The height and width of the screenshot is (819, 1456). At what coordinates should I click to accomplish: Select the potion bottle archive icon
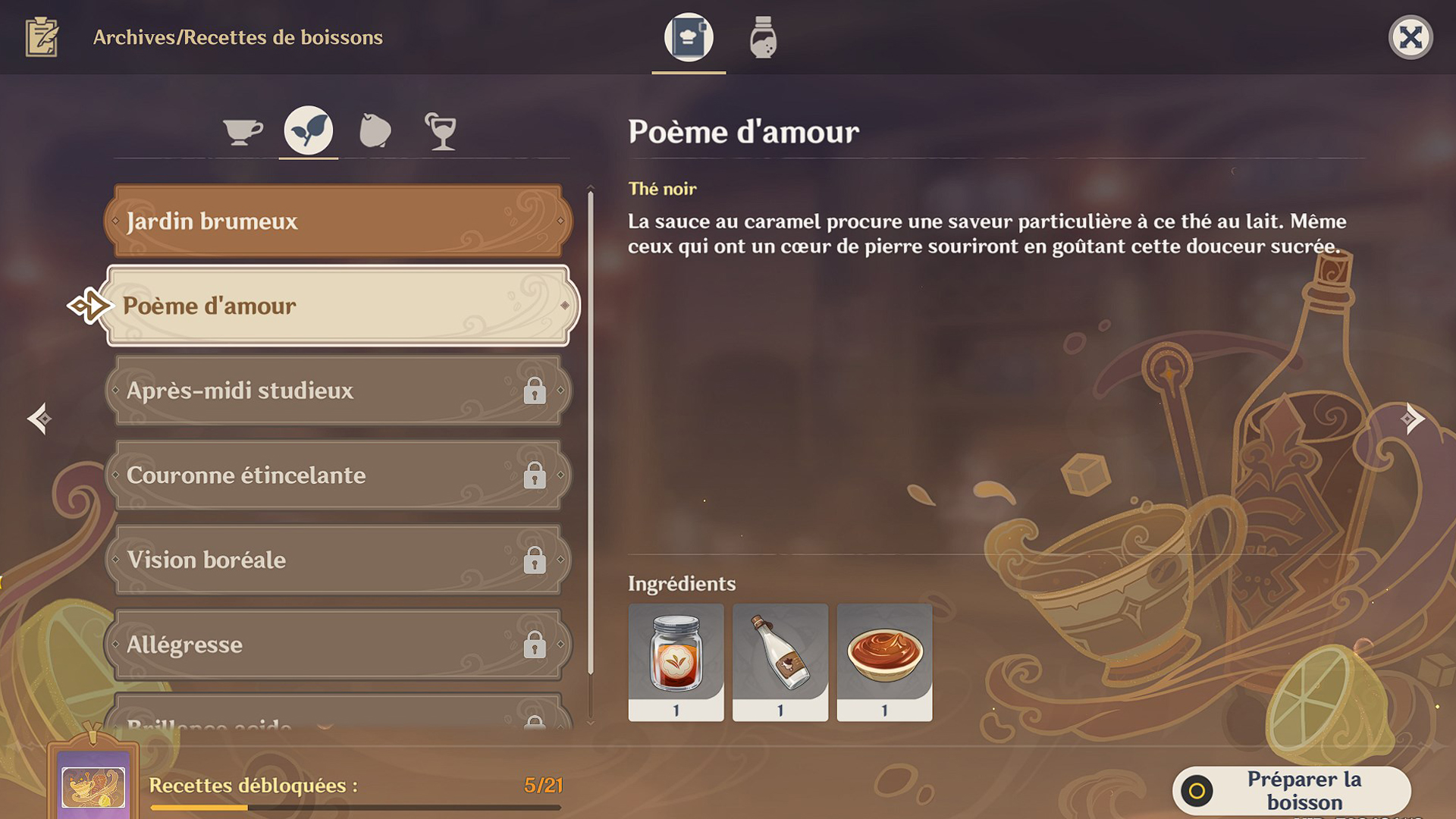[x=761, y=38]
